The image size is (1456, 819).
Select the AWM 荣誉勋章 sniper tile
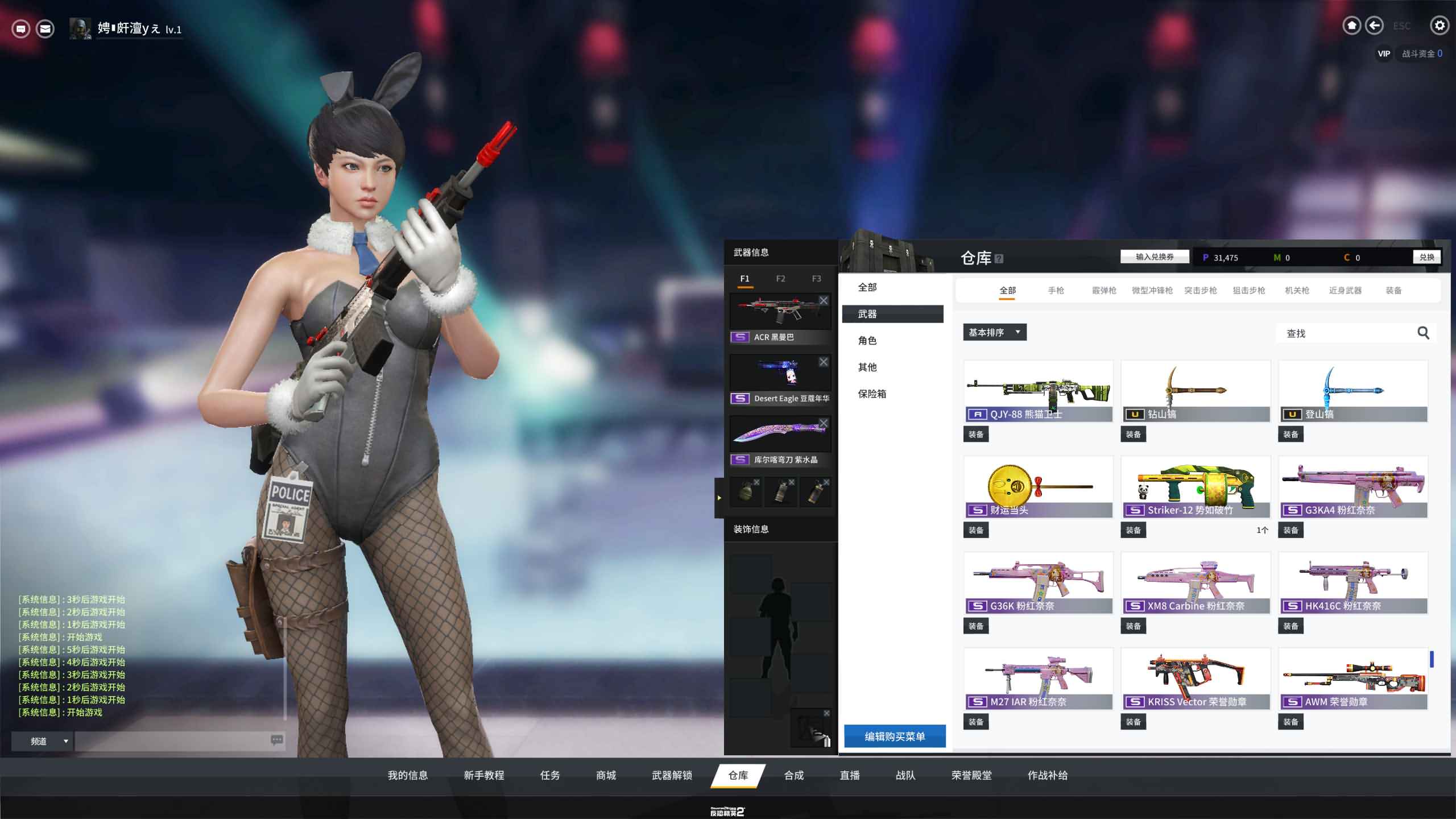1353,678
